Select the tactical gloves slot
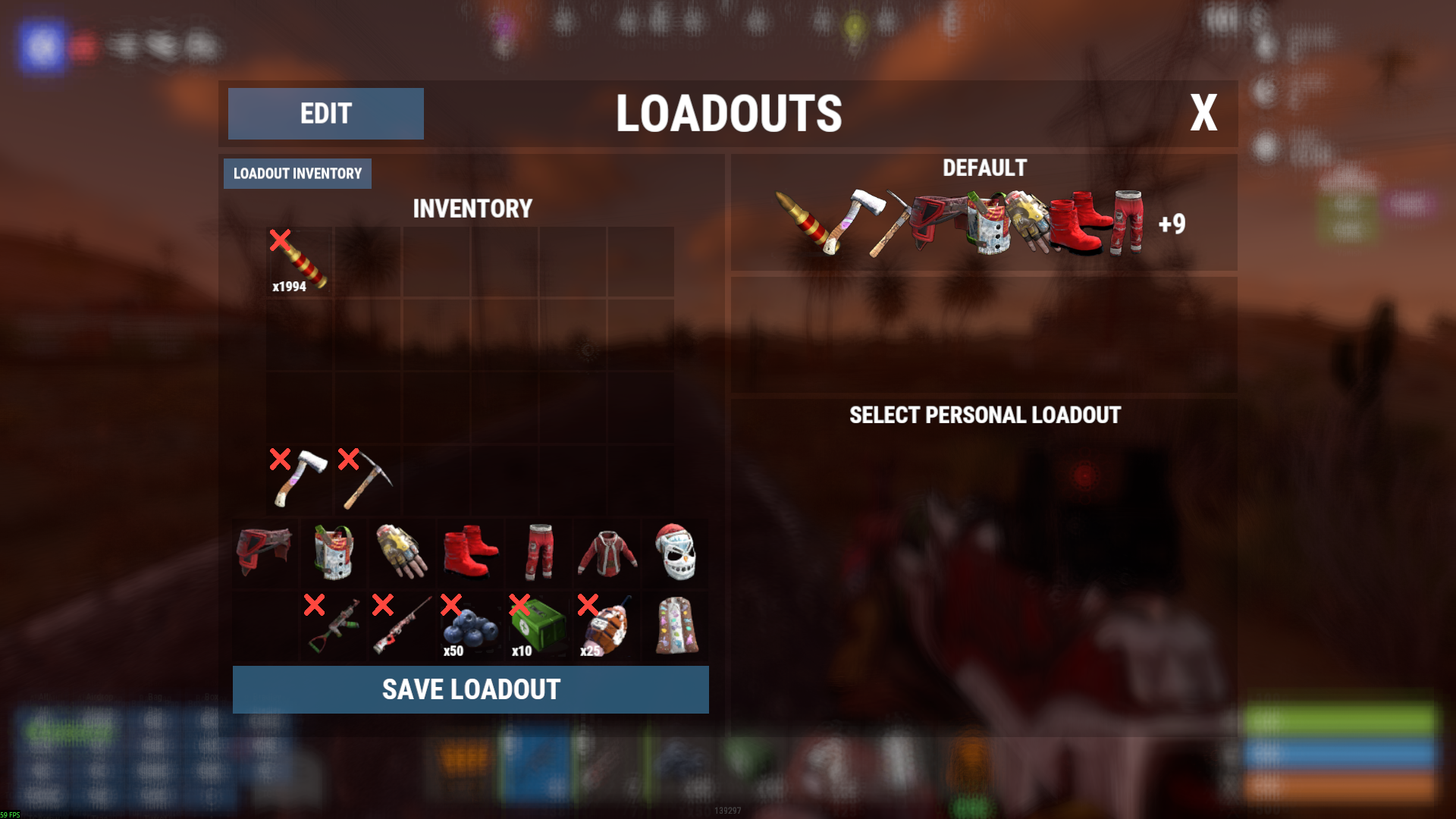Image resolution: width=1456 pixels, height=819 pixels. pos(402,552)
